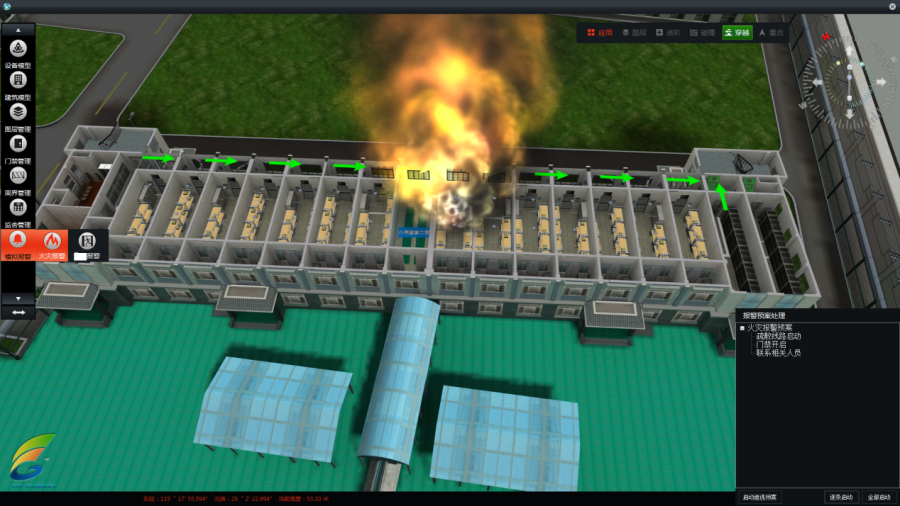The image size is (900, 506).
Task: Click the compass's up pan arrow
Action: [x=851, y=52]
